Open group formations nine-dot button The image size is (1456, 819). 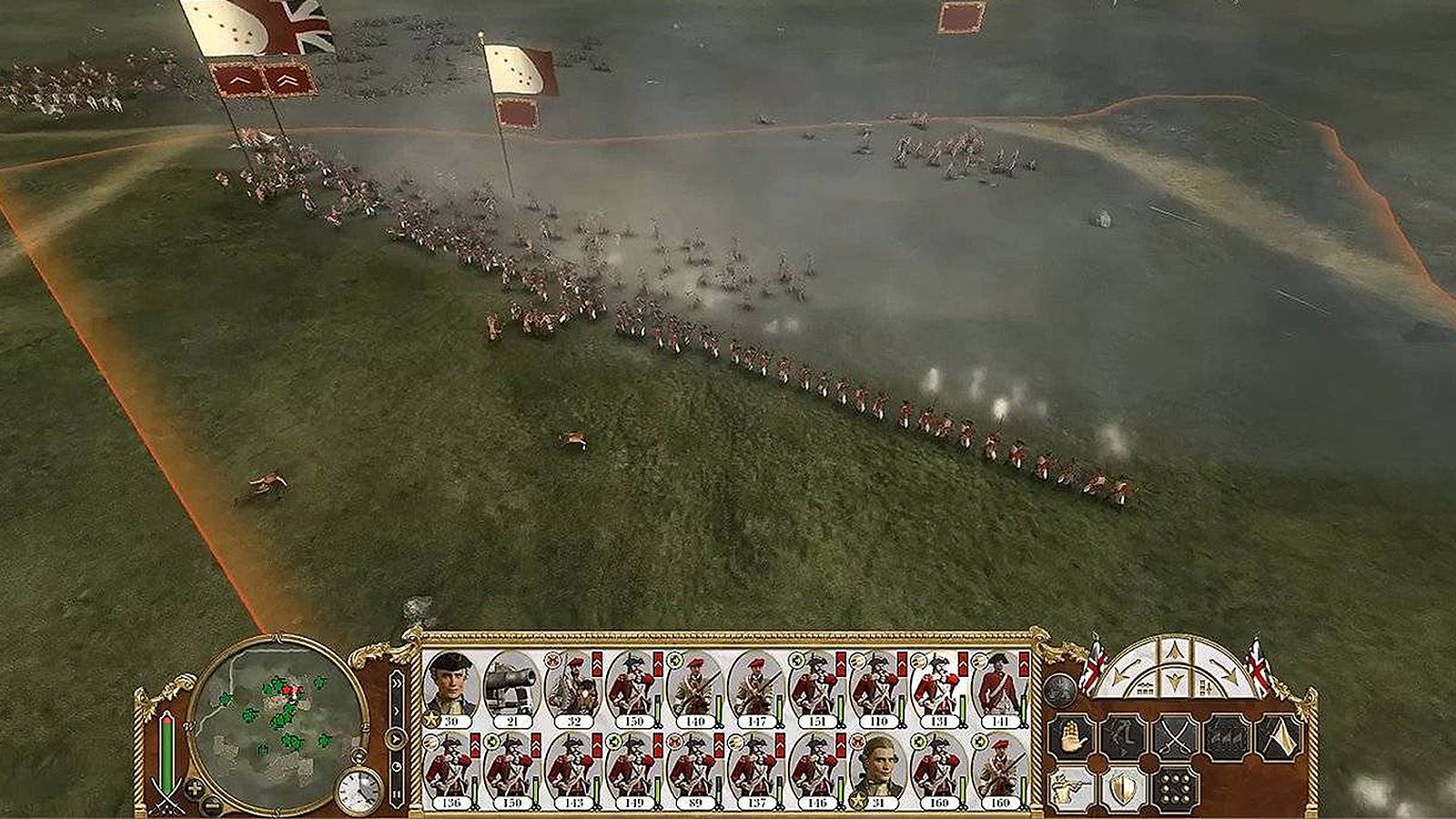tap(1175, 788)
